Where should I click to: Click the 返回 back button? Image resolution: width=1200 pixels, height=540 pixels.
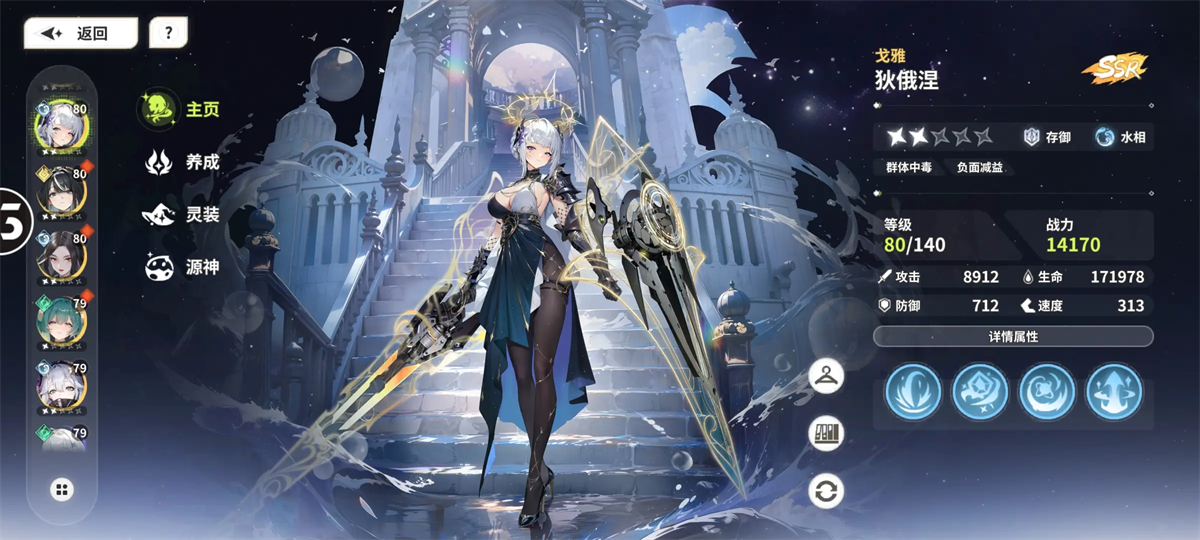click(x=80, y=33)
